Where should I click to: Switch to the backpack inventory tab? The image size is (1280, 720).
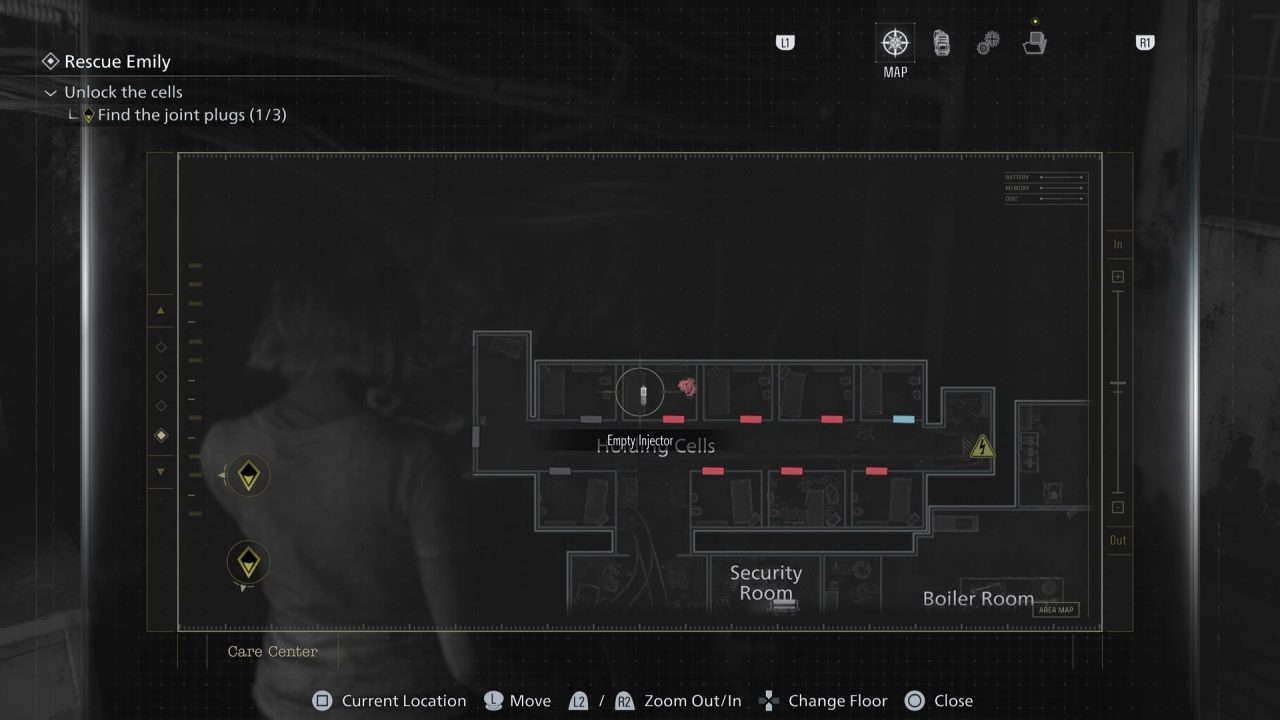[x=941, y=43]
